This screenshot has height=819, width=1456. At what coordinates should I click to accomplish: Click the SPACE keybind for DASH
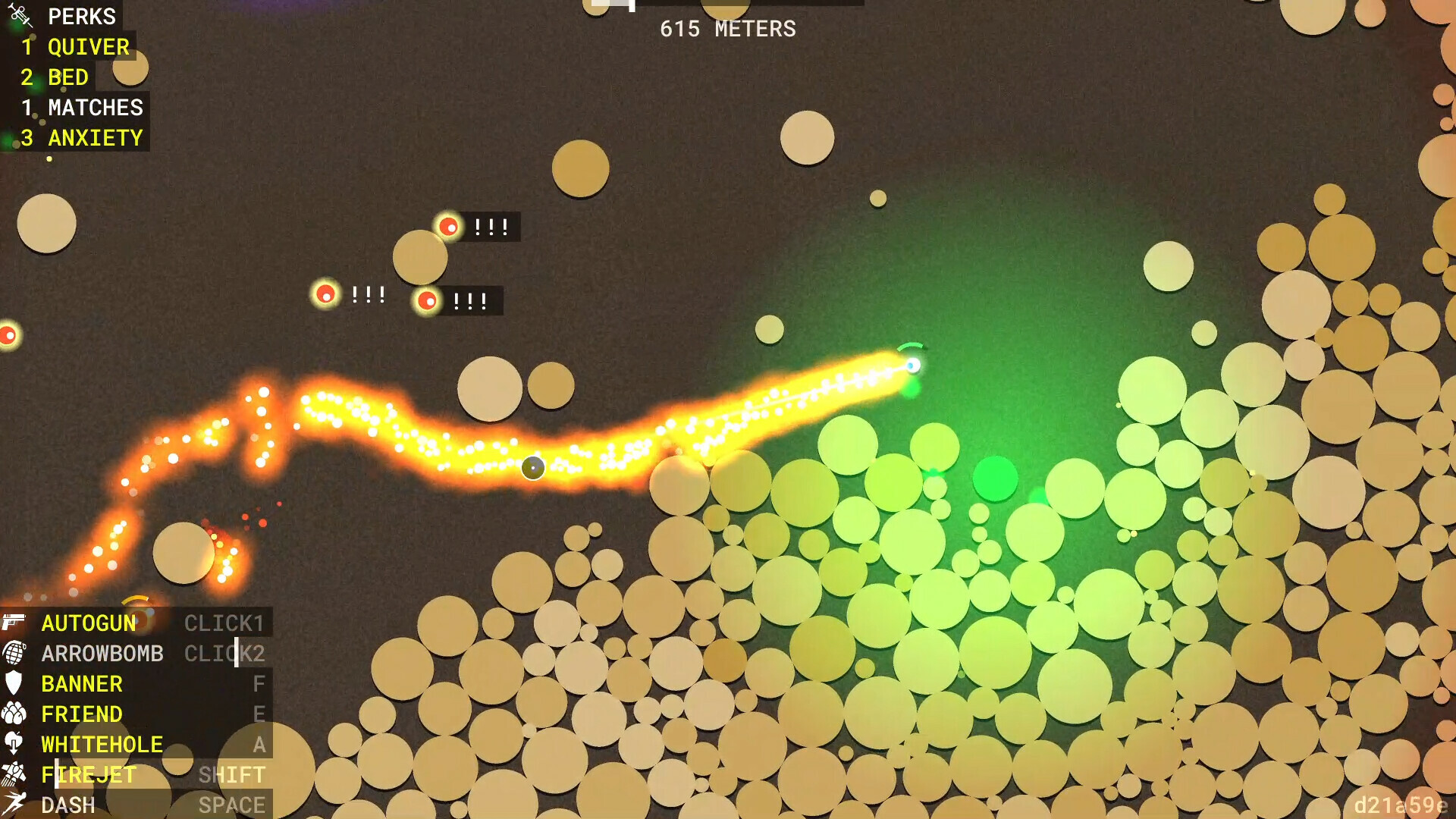(x=233, y=805)
